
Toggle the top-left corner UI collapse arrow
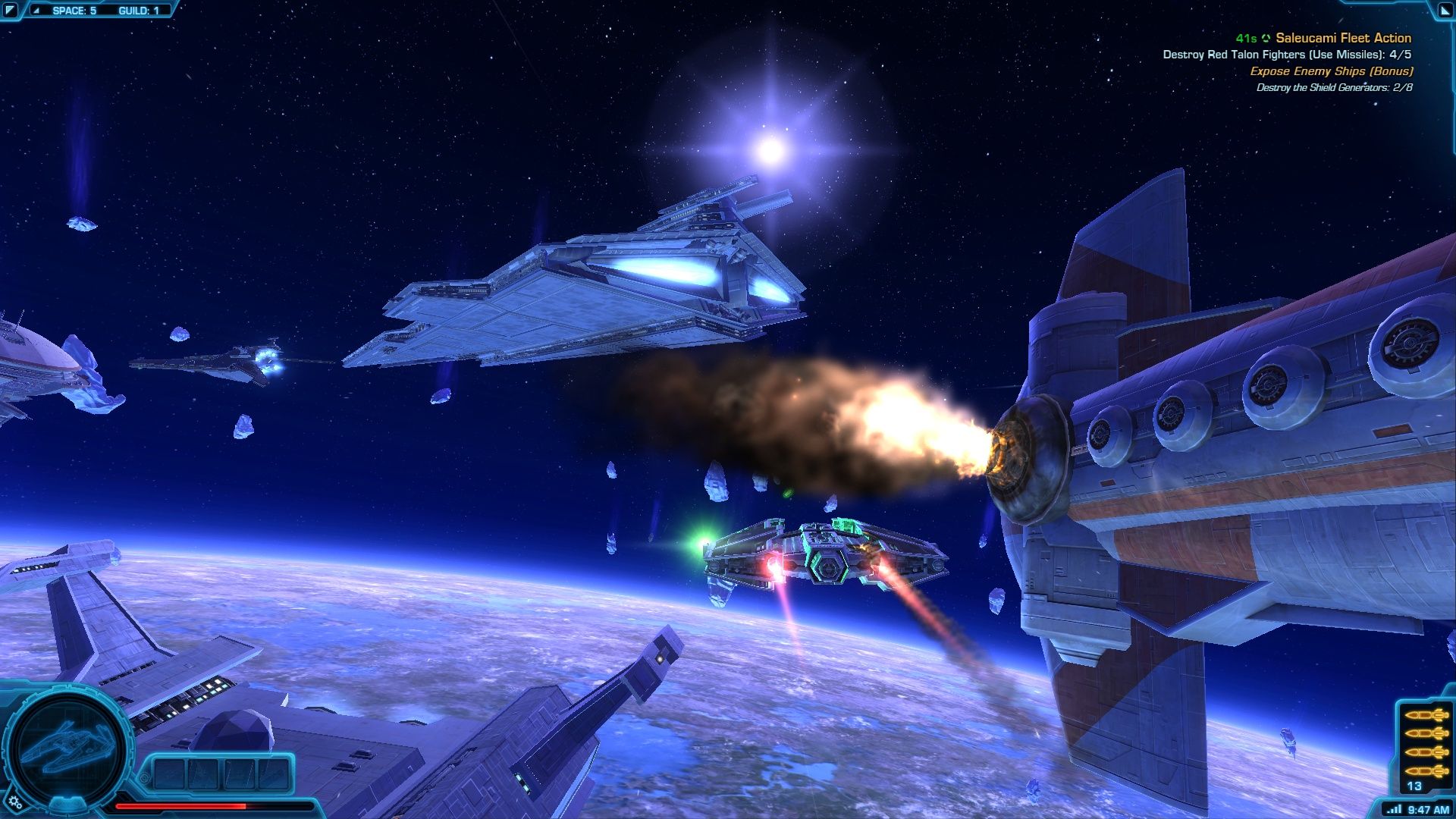11,9
